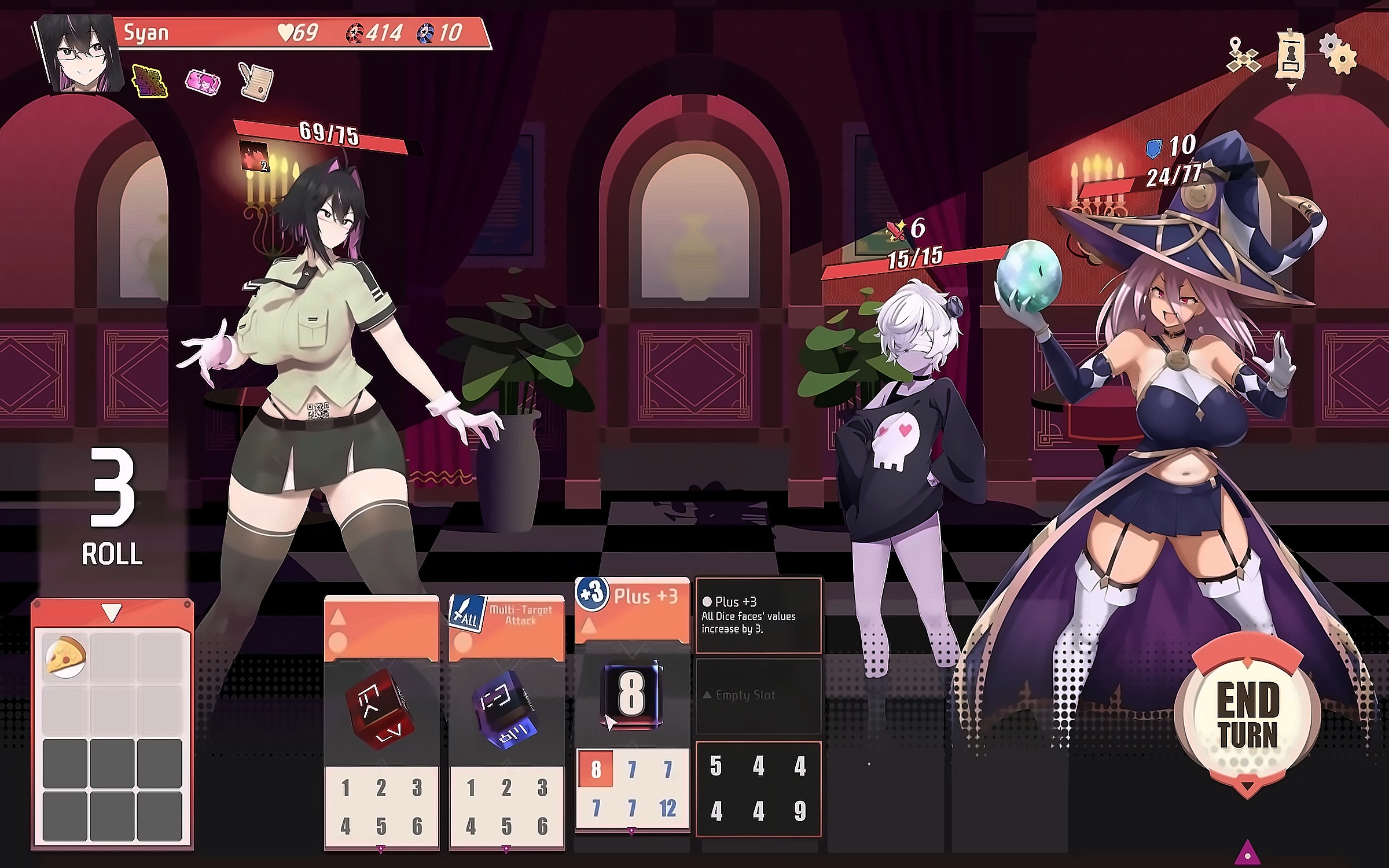Click the purple triangle at bottom right

[x=1248, y=853]
